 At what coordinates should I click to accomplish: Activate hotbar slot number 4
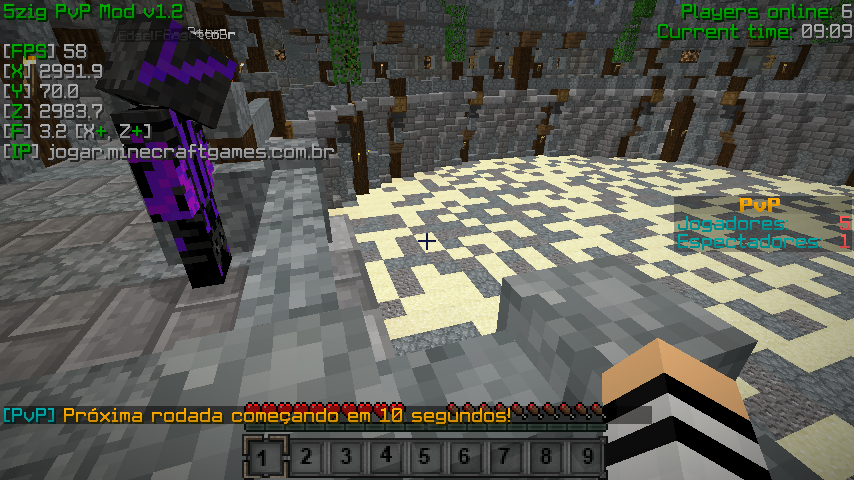[x=386, y=458]
